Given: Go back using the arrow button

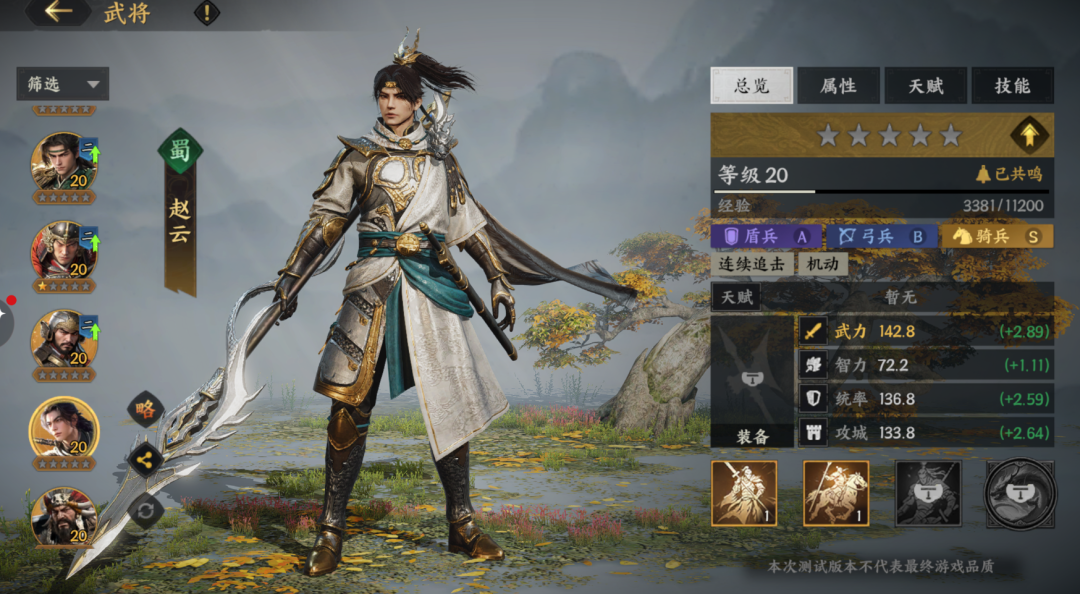Looking at the screenshot, I should [x=59, y=13].
